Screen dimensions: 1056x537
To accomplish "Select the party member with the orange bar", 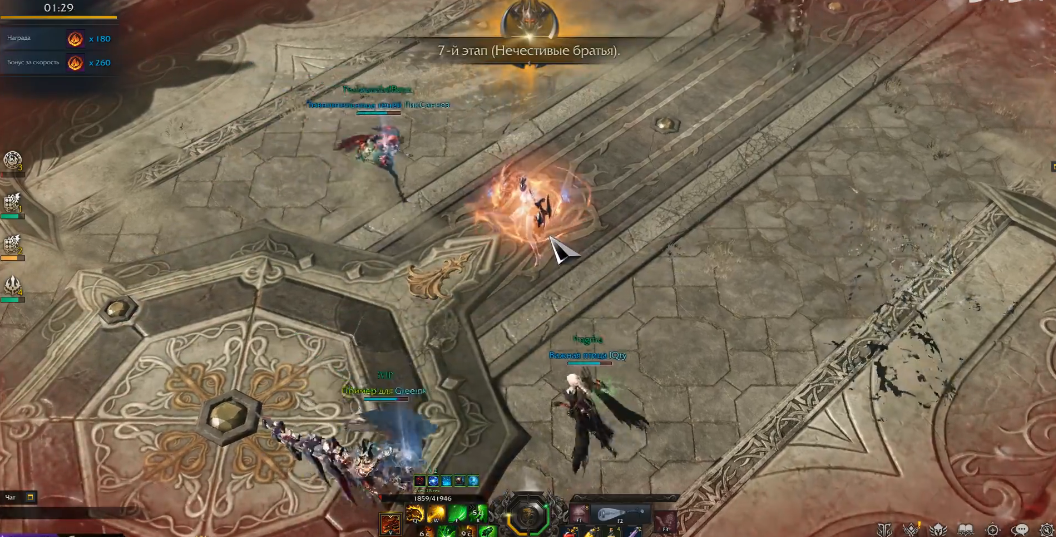I will 13,244.
